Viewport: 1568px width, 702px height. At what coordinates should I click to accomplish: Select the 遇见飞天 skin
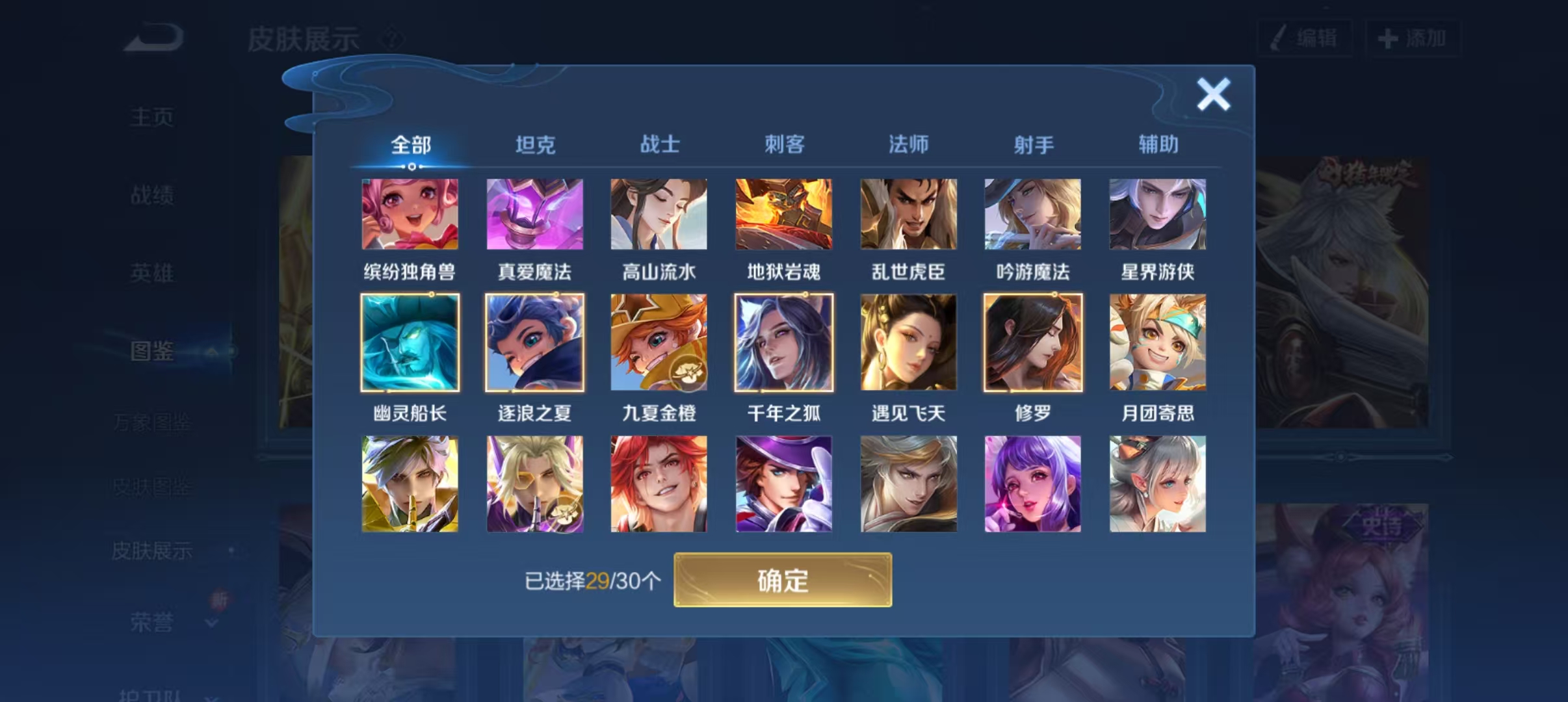pos(908,341)
